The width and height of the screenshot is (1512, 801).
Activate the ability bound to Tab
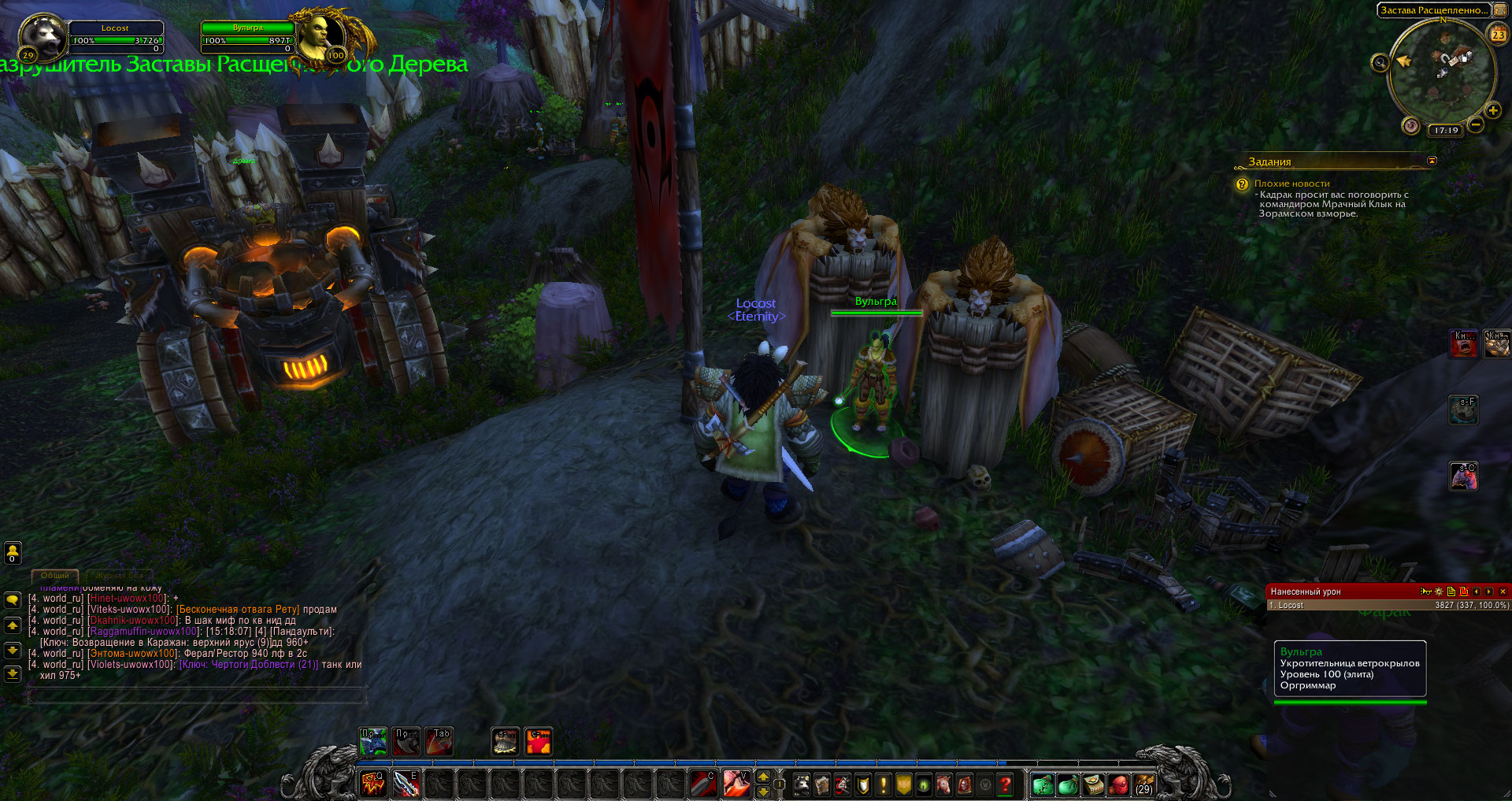[439, 741]
